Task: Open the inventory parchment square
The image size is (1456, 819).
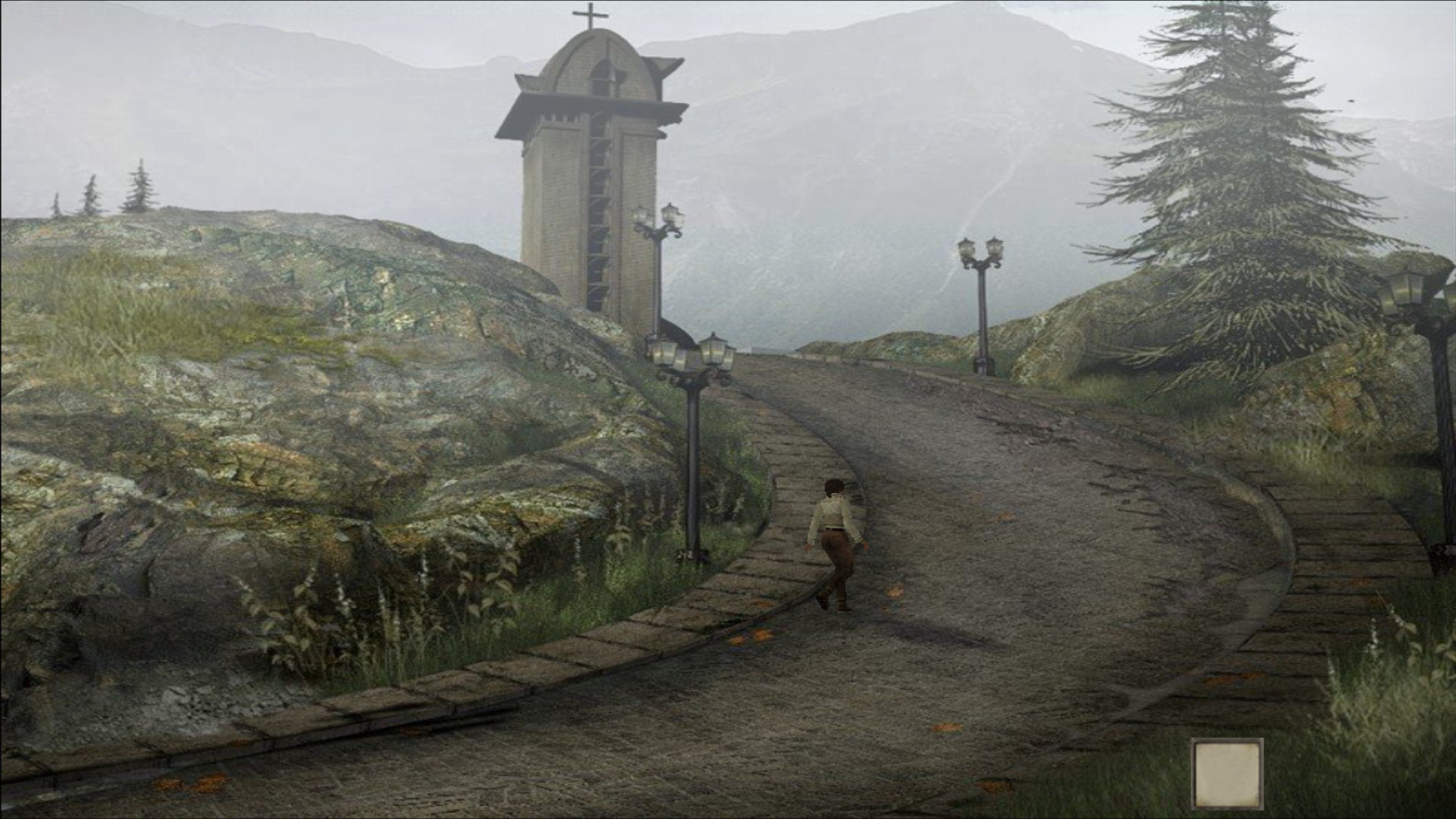Action: [1227, 773]
